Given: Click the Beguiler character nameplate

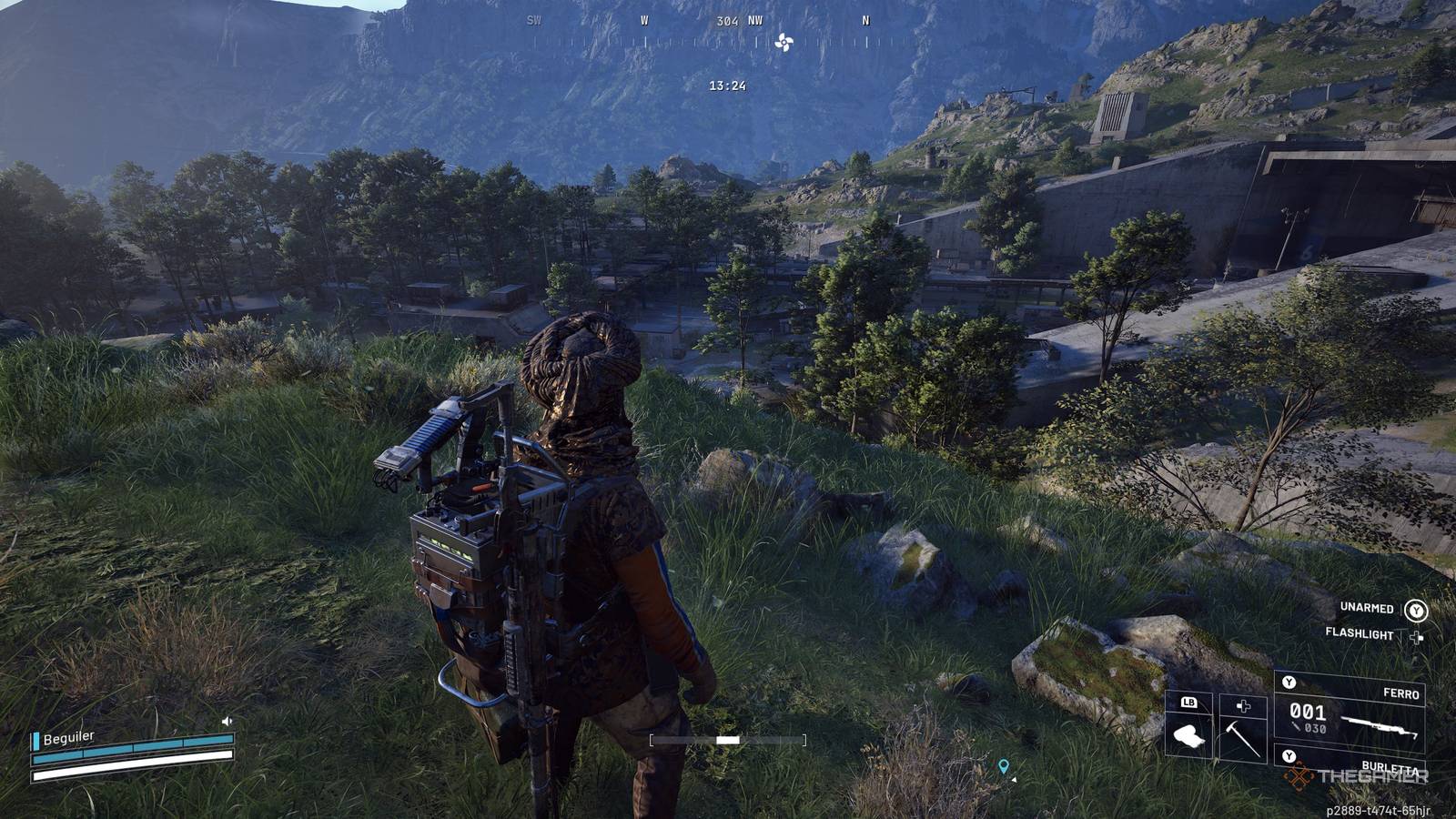Looking at the screenshot, I should point(68,738).
